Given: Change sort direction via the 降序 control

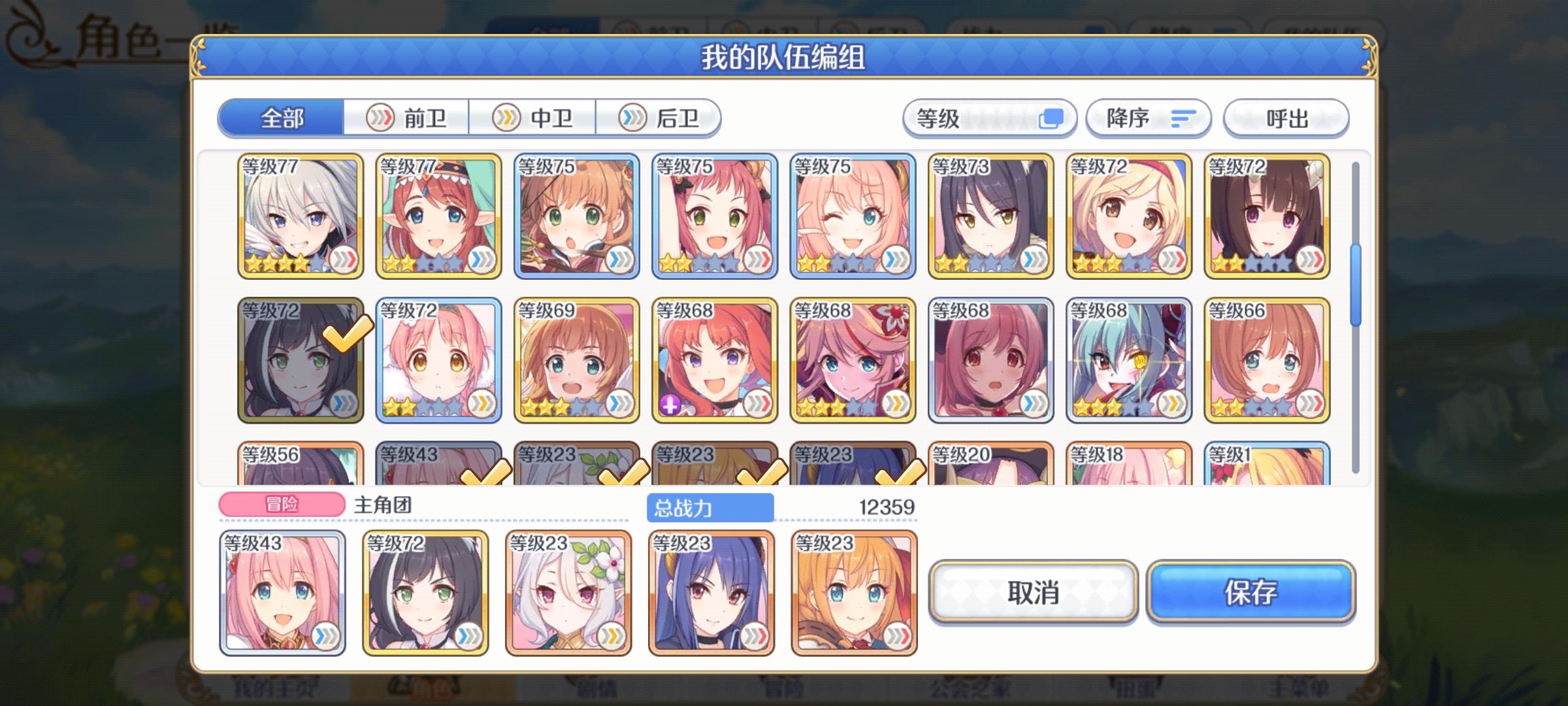Looking at the screenshot, I should [1148, 118].
